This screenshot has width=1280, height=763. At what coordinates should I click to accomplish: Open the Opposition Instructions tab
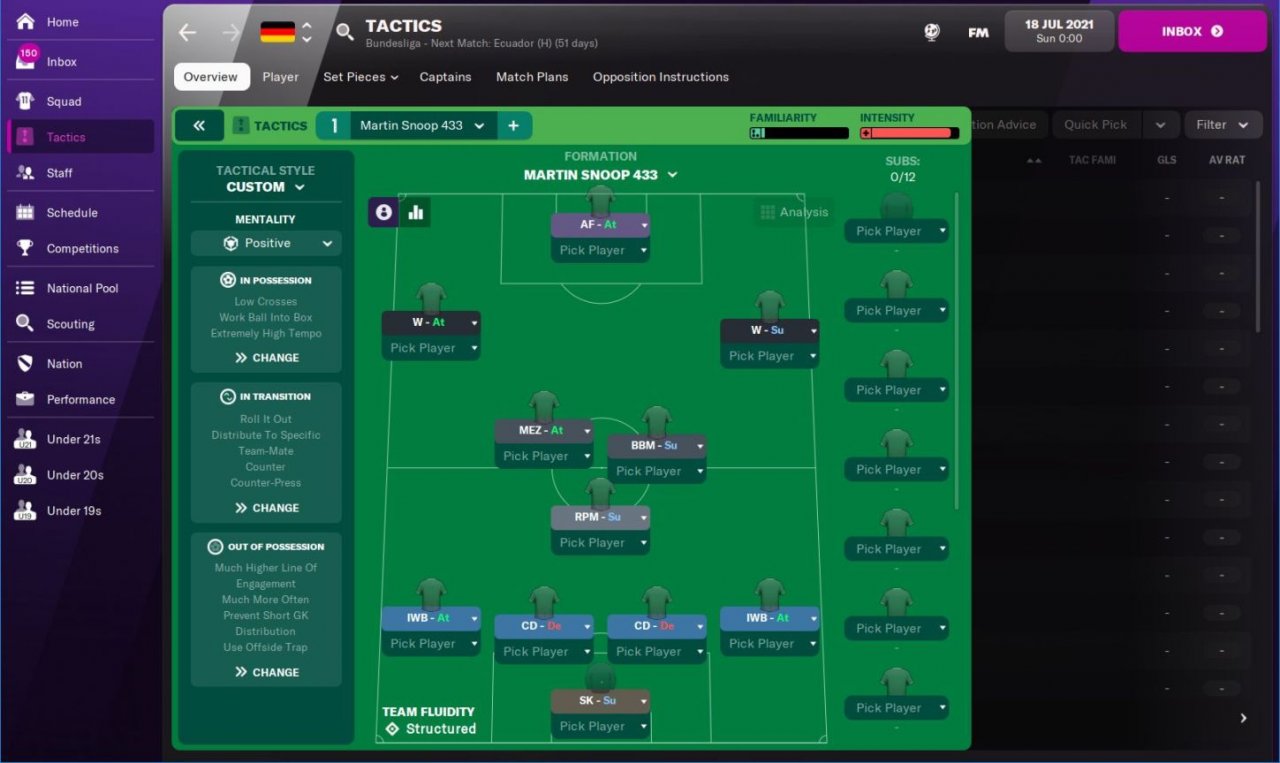coord(660,77)
